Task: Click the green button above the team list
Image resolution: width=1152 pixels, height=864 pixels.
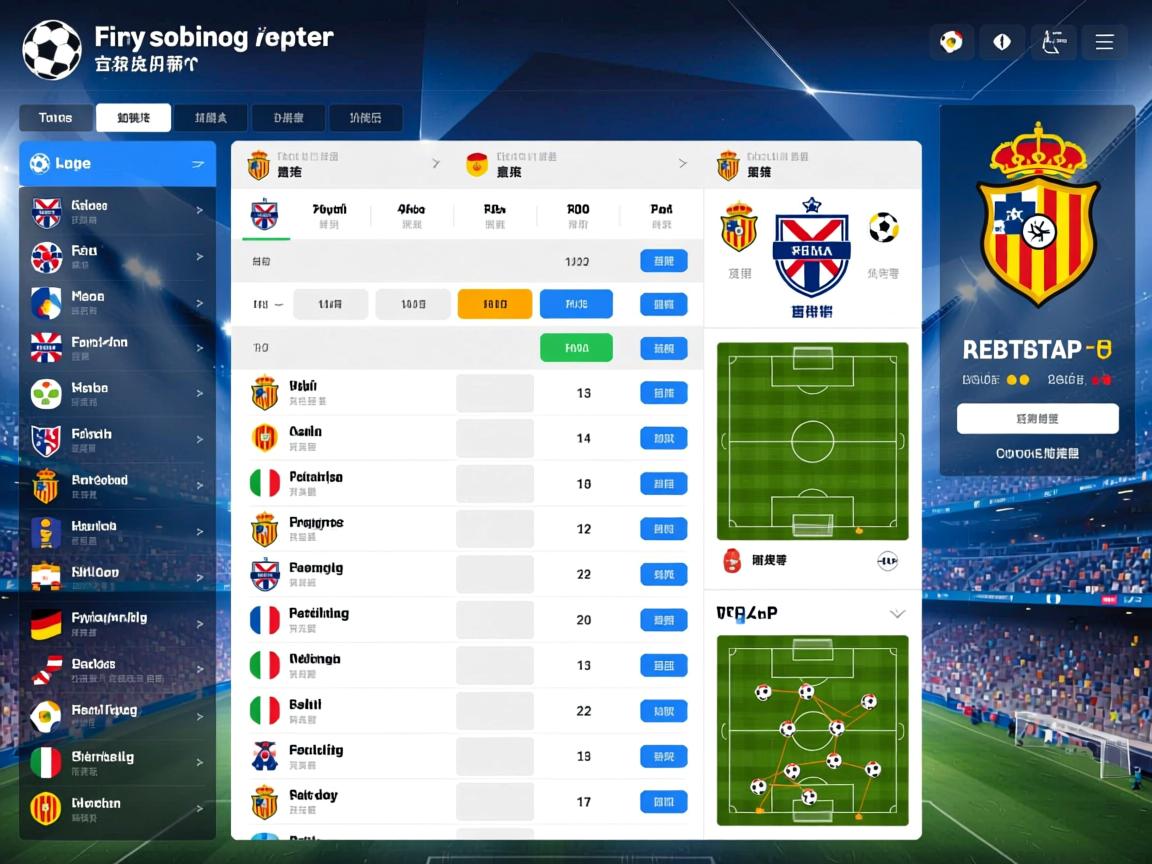Action: click(x=576, y=348)
